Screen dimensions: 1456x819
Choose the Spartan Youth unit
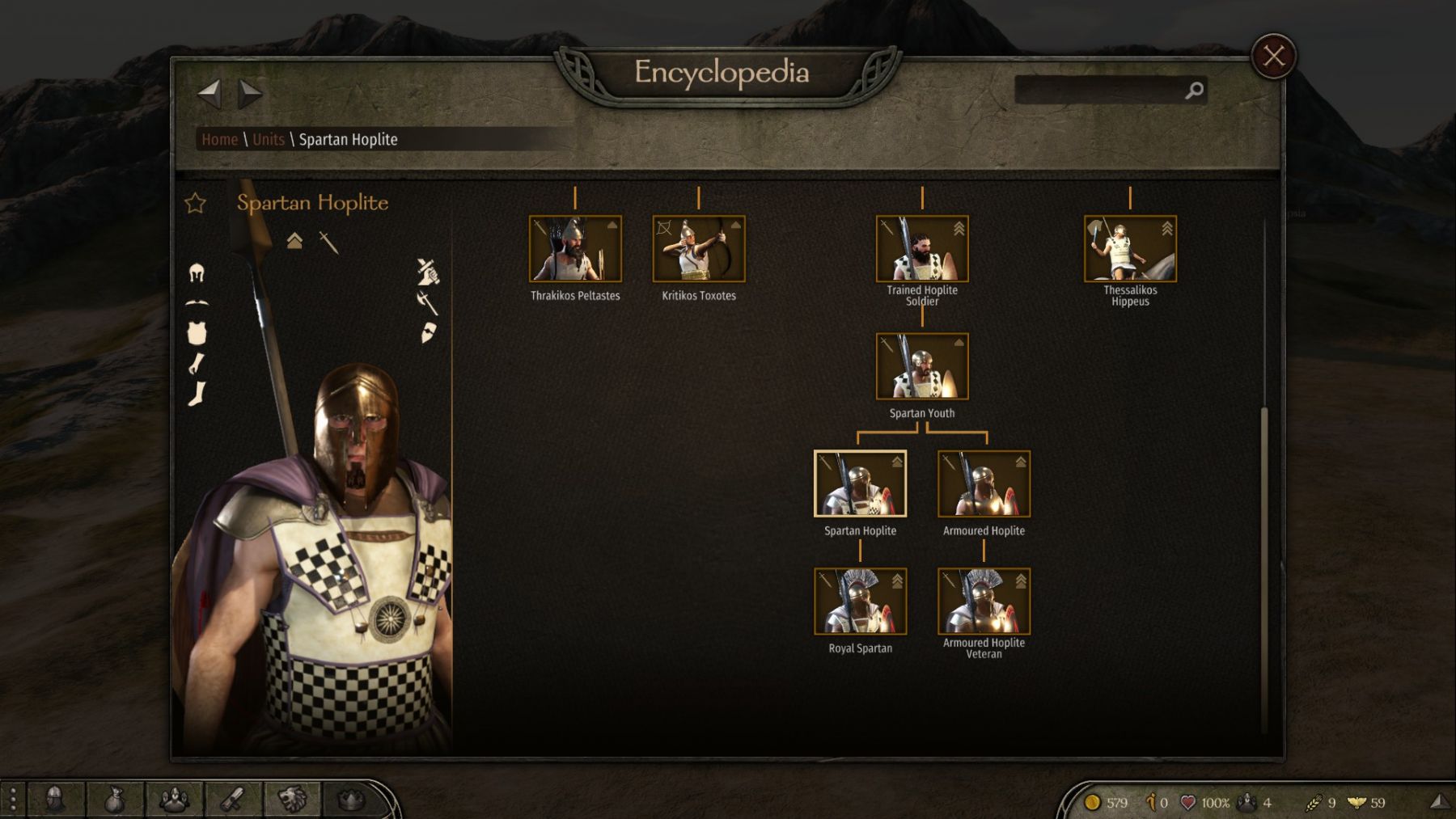click(922, 367)
